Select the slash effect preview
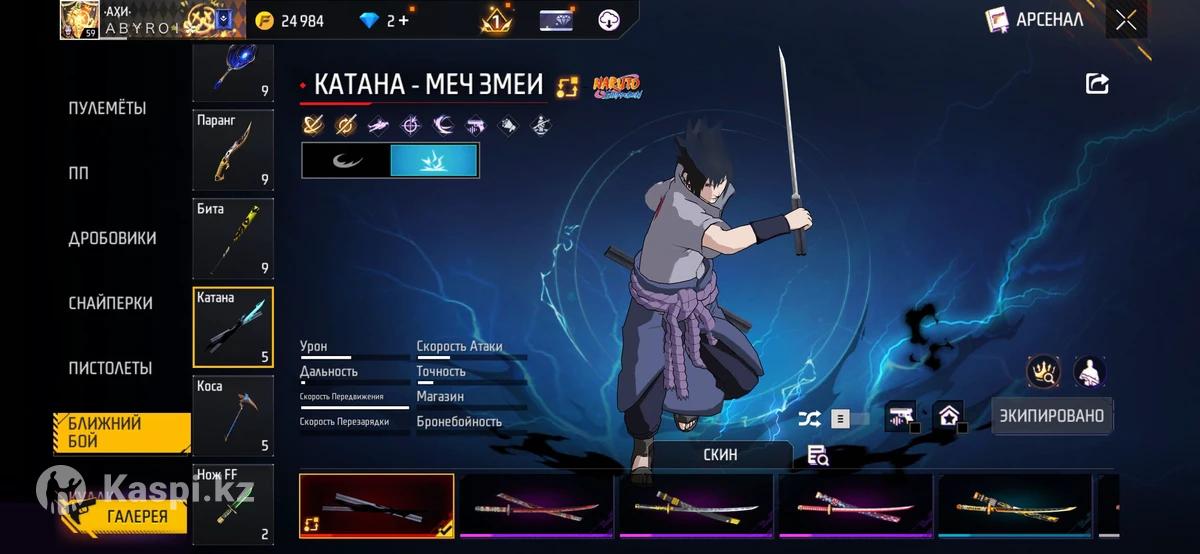1200x554 pixels. tap(346, 160)
